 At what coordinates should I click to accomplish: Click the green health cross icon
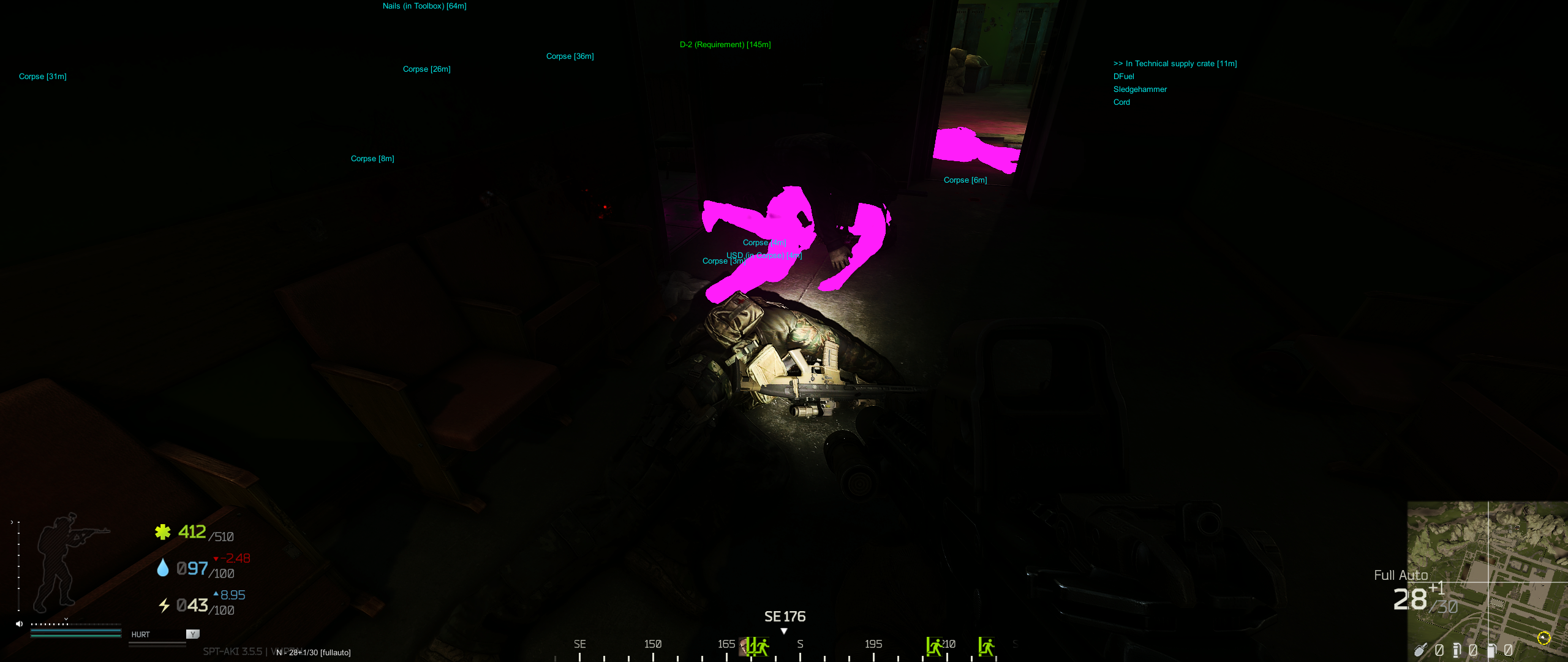tap(162, 532)
